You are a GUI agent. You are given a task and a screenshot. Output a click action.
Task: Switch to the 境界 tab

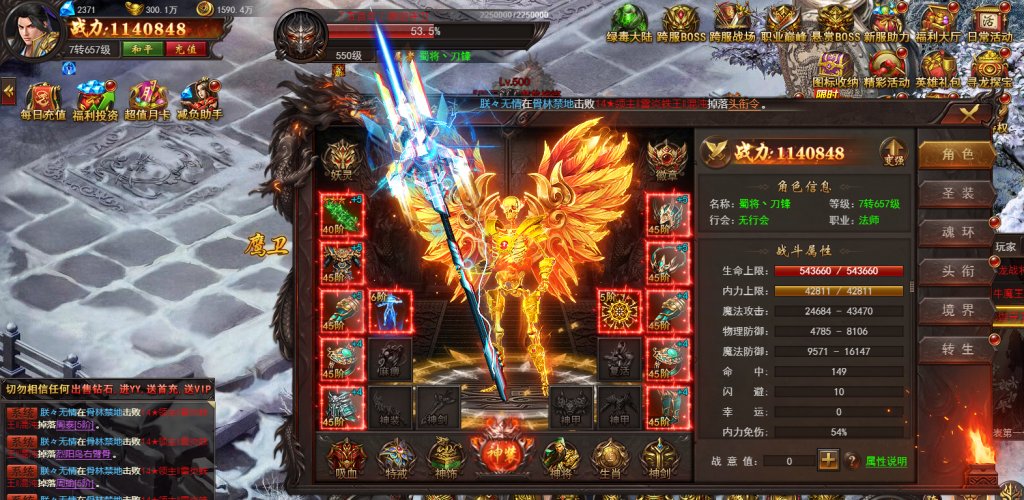pyautogui.click(x=957, y=310)
